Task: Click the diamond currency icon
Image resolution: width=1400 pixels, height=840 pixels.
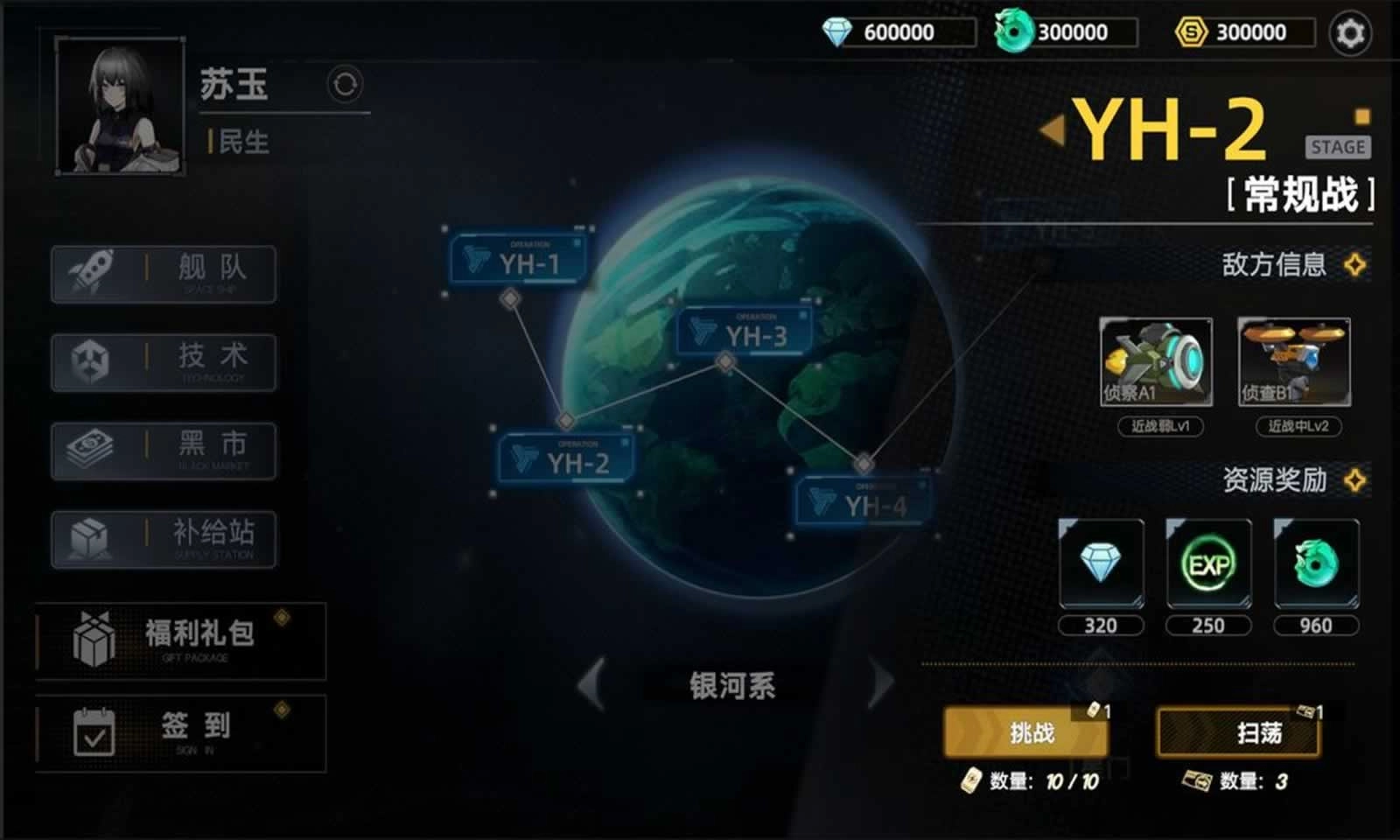Action: click(838, 31)
